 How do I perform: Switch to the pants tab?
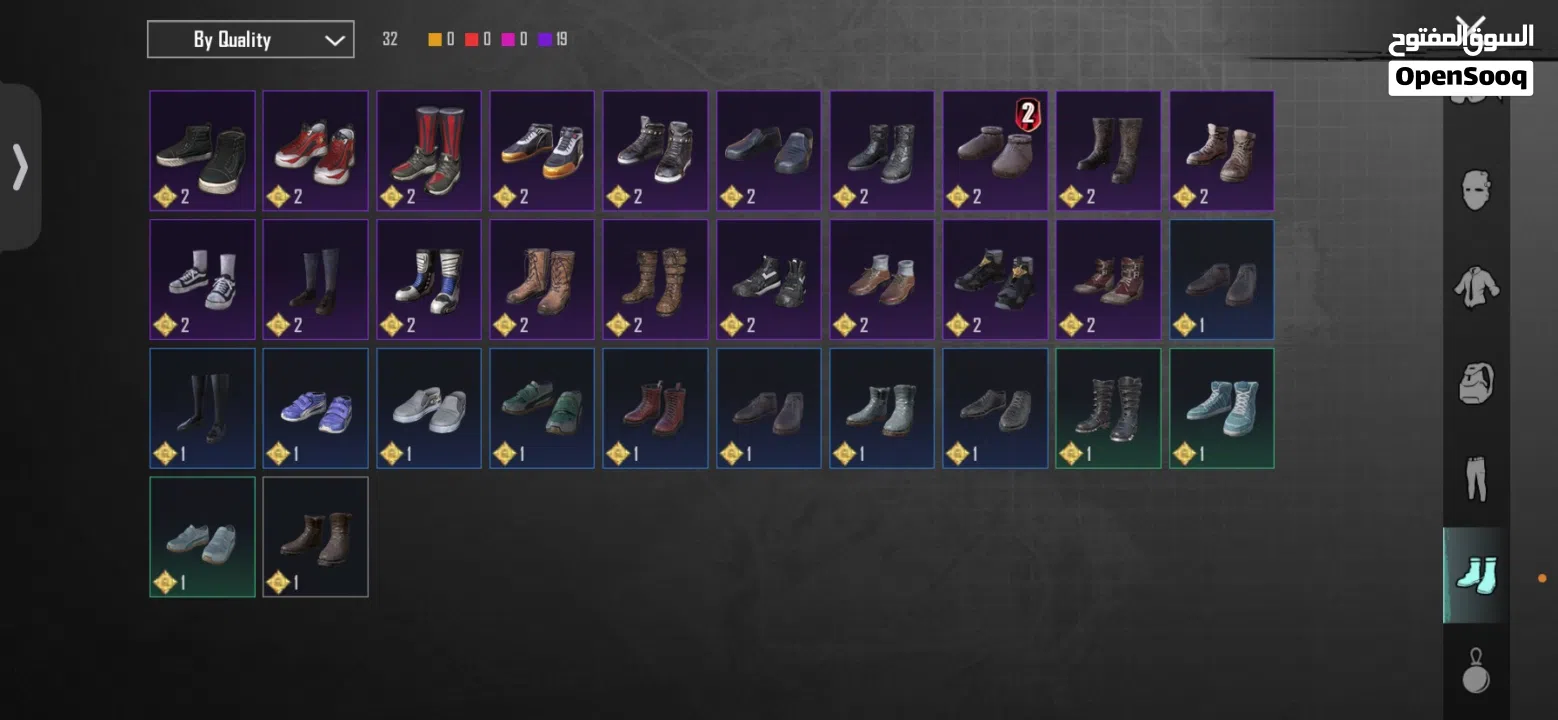[x=1476, y=481]
